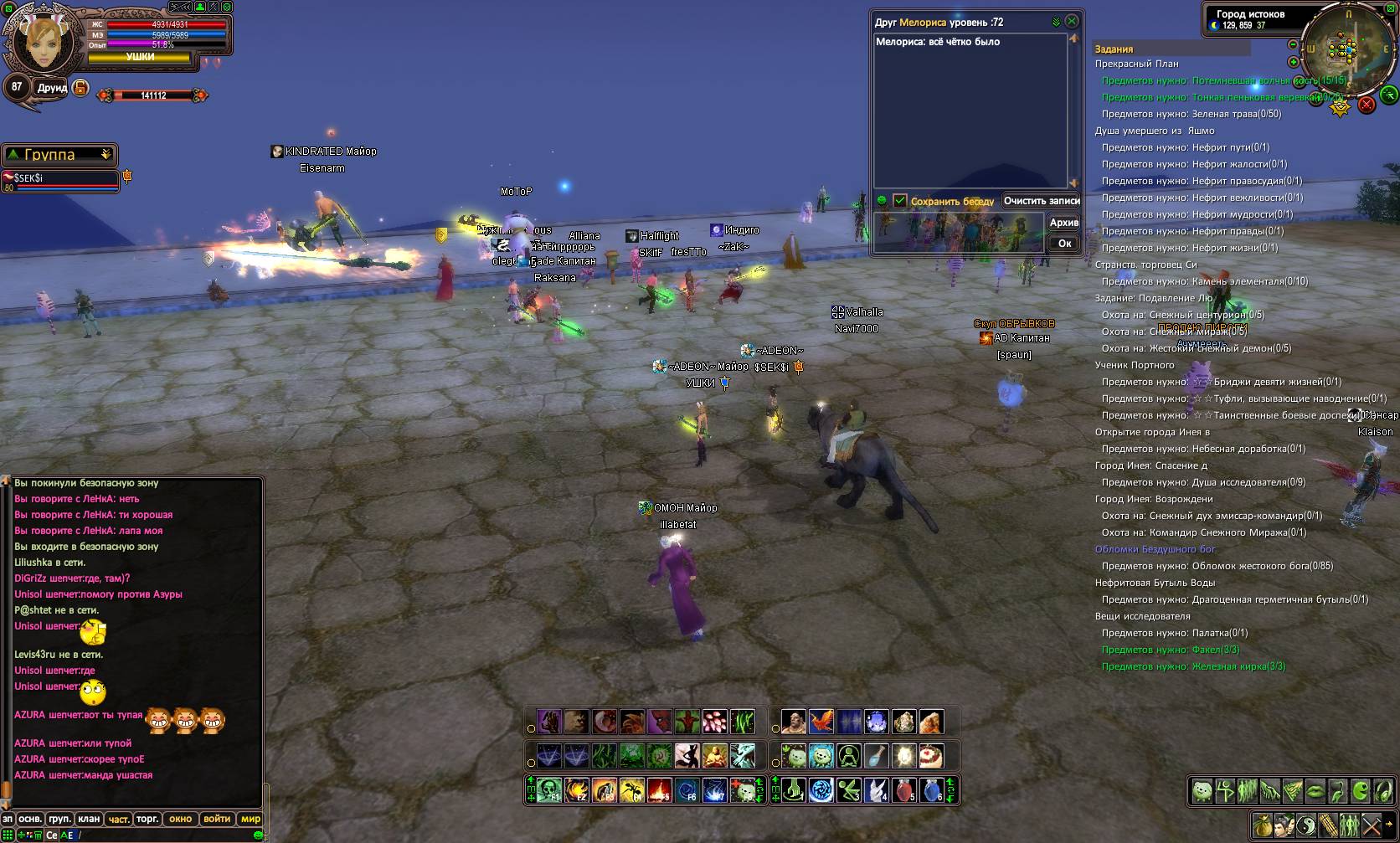Image resolution: width=1400 pixels, height=843 pixels.
Task: Switch to the клан chat tab
Action: (89, 819)
